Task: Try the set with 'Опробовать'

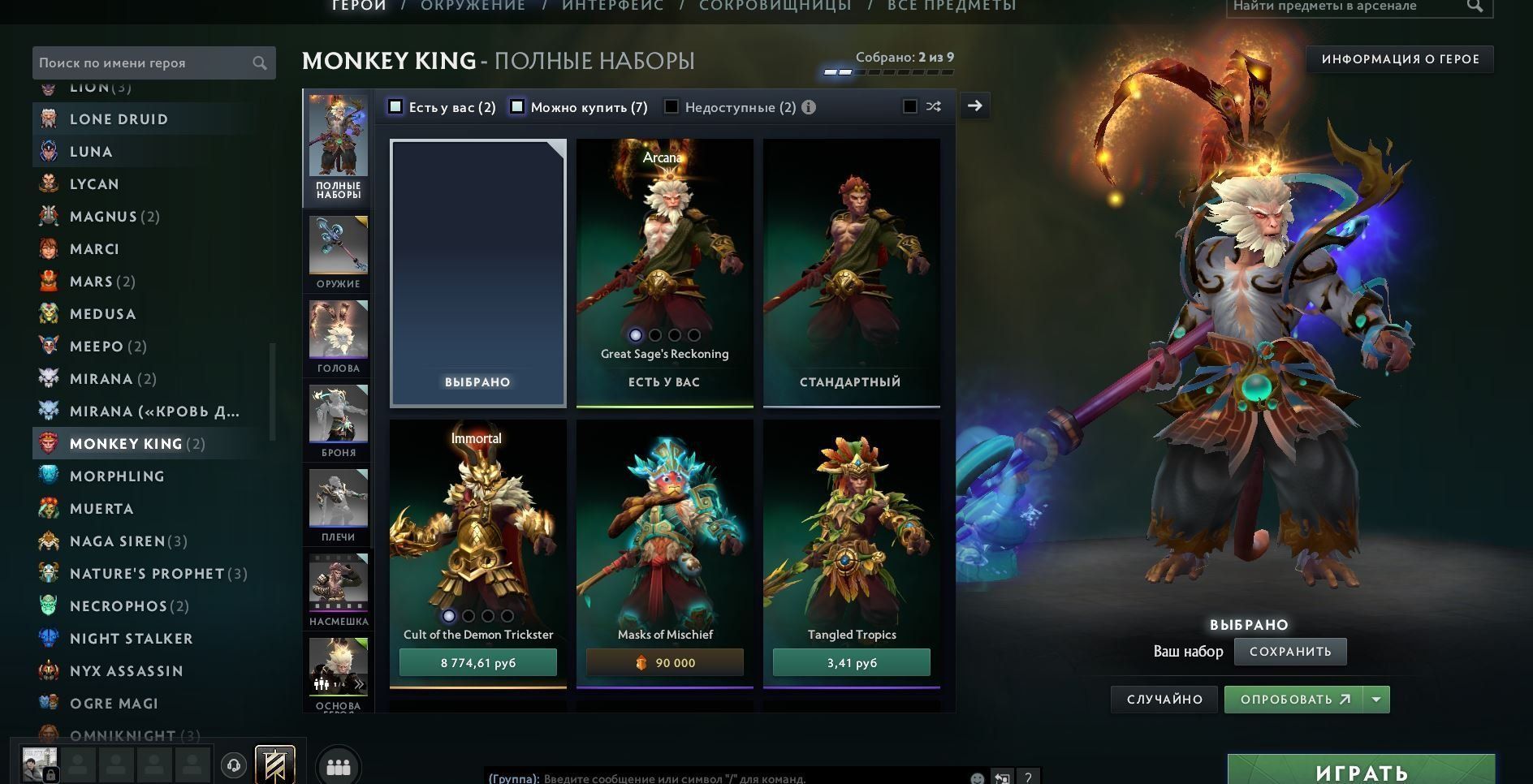Action: (x=1294, y=700)
